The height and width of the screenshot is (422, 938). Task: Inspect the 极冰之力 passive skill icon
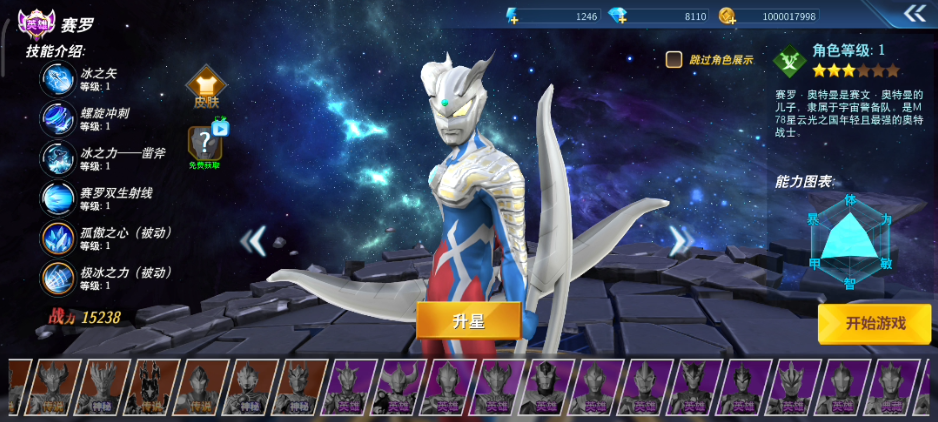(x=58, y=279)
